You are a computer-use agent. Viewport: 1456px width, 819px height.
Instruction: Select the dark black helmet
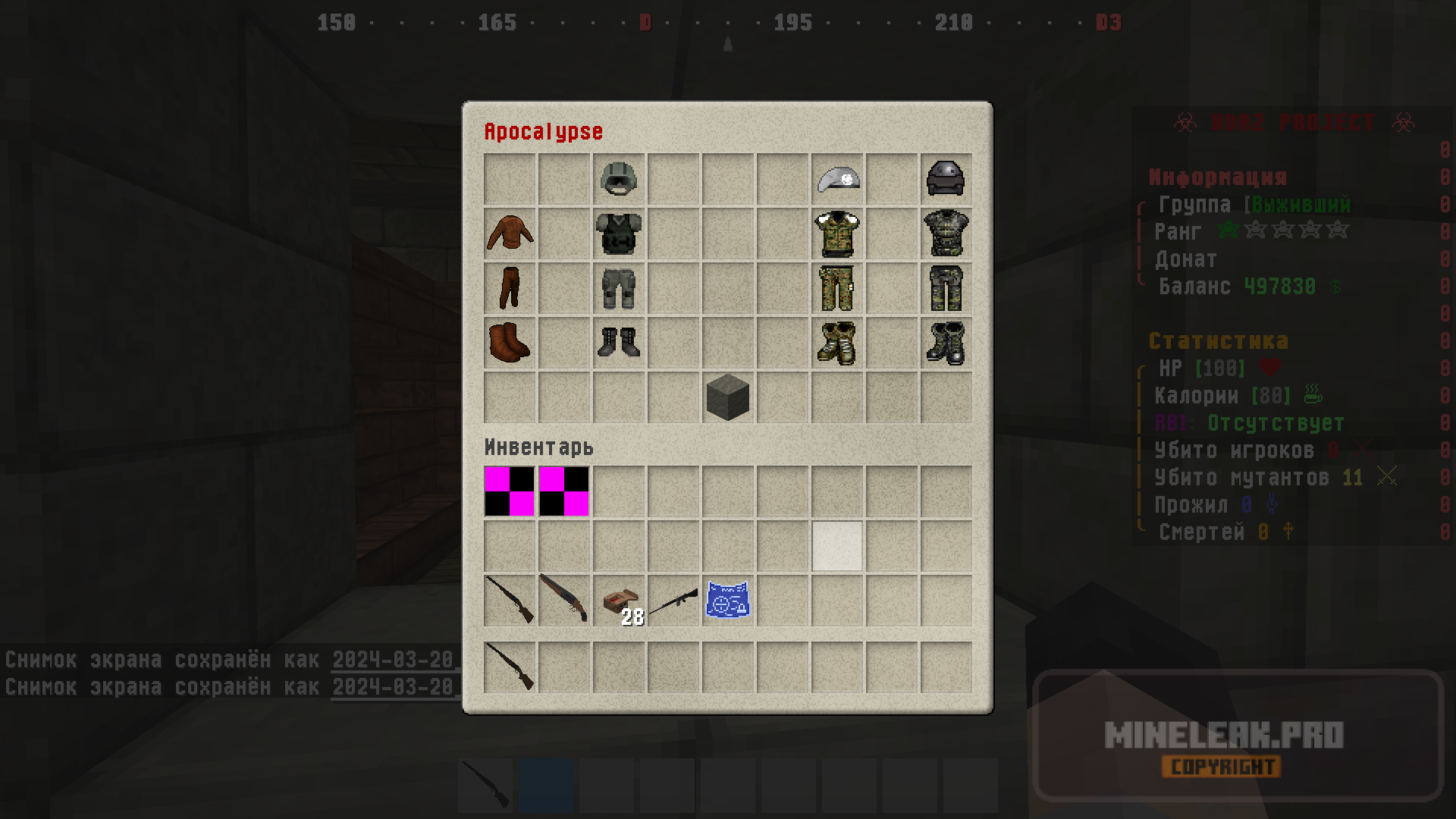coord(946,179)
